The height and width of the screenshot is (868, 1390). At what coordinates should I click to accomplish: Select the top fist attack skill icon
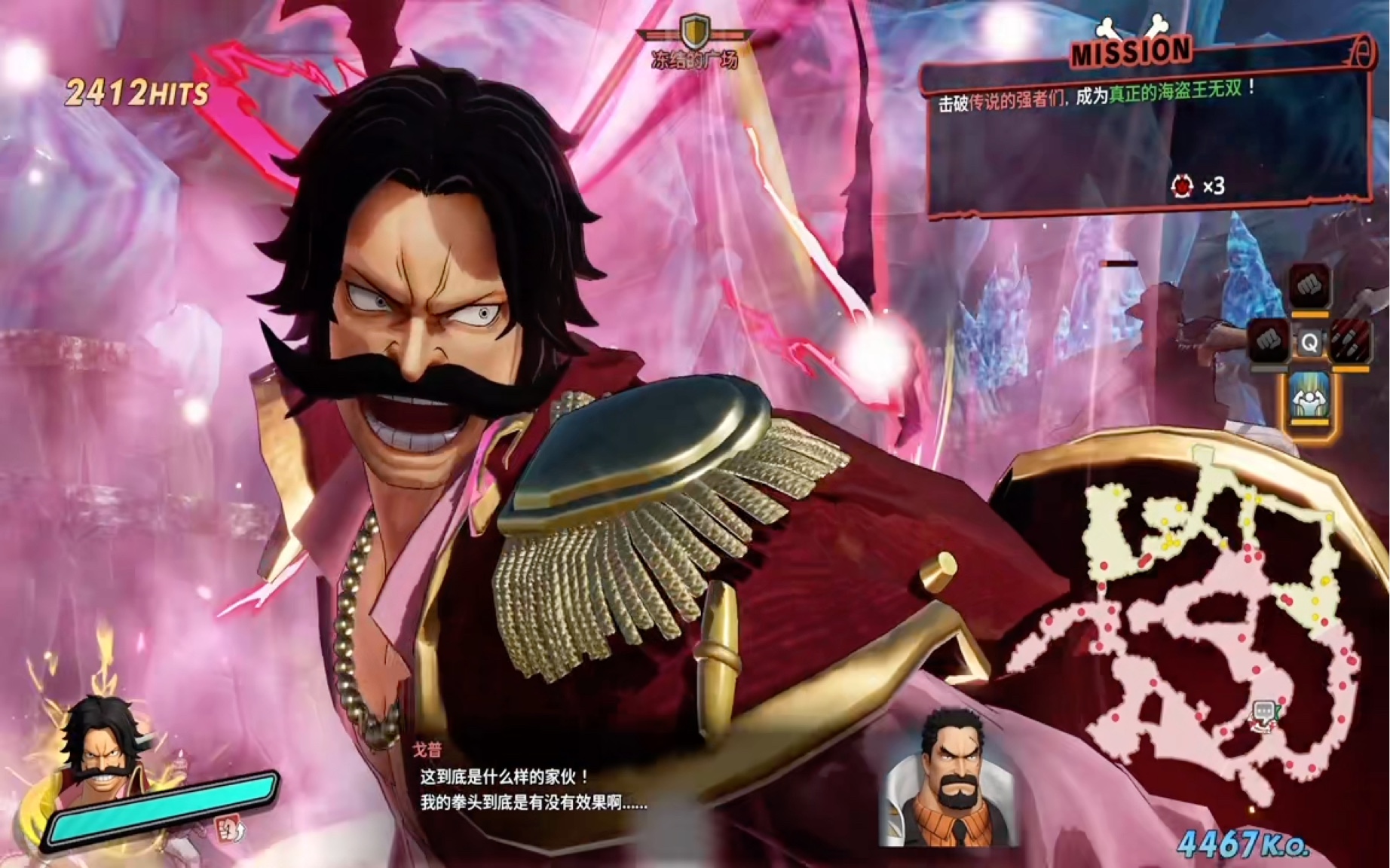pyautogui.click(x=1310, y=286)
